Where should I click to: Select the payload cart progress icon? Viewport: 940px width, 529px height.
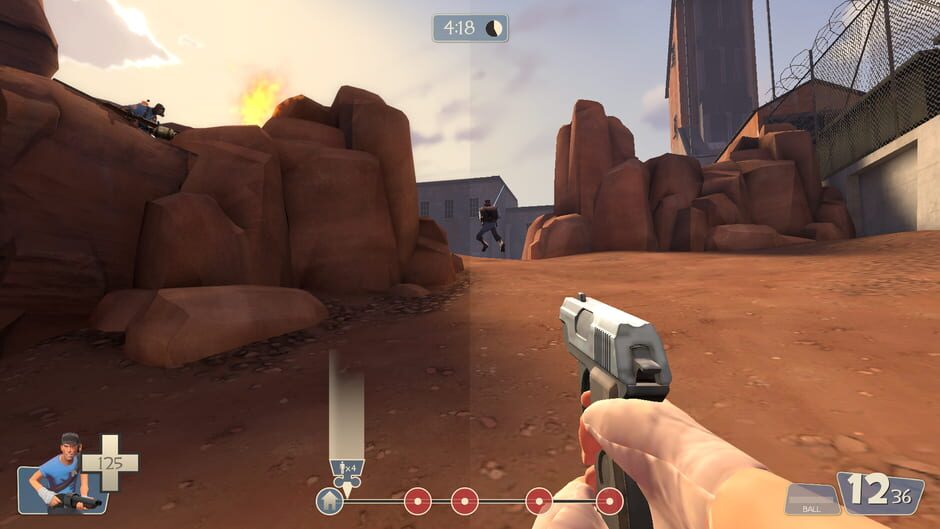point(346,472)
